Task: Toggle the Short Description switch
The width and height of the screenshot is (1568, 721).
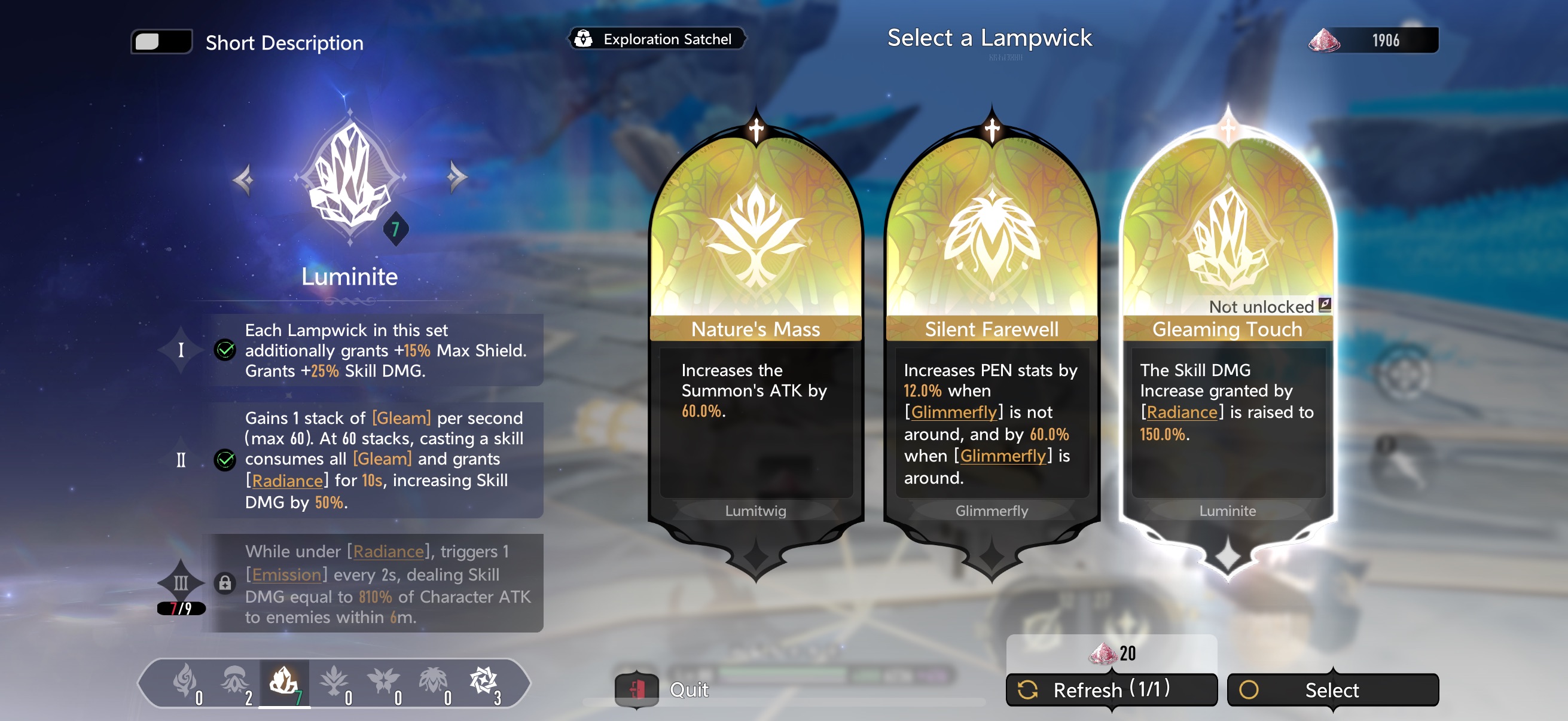Action: 161,42
